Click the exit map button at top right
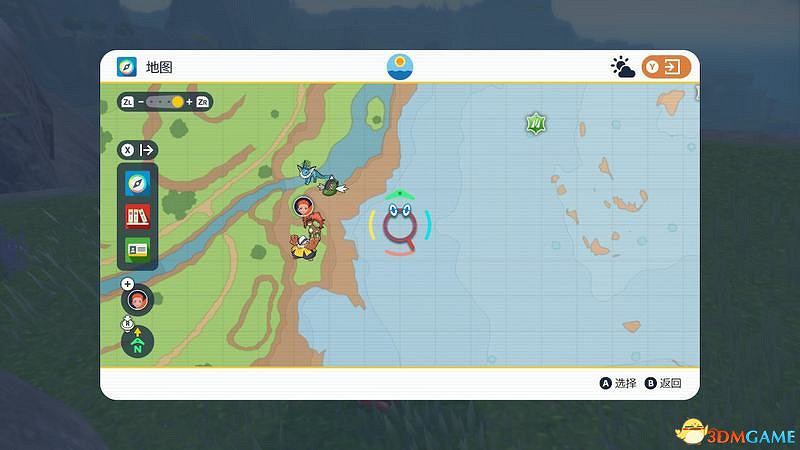The image size is (800, 450). pos(667,67)
